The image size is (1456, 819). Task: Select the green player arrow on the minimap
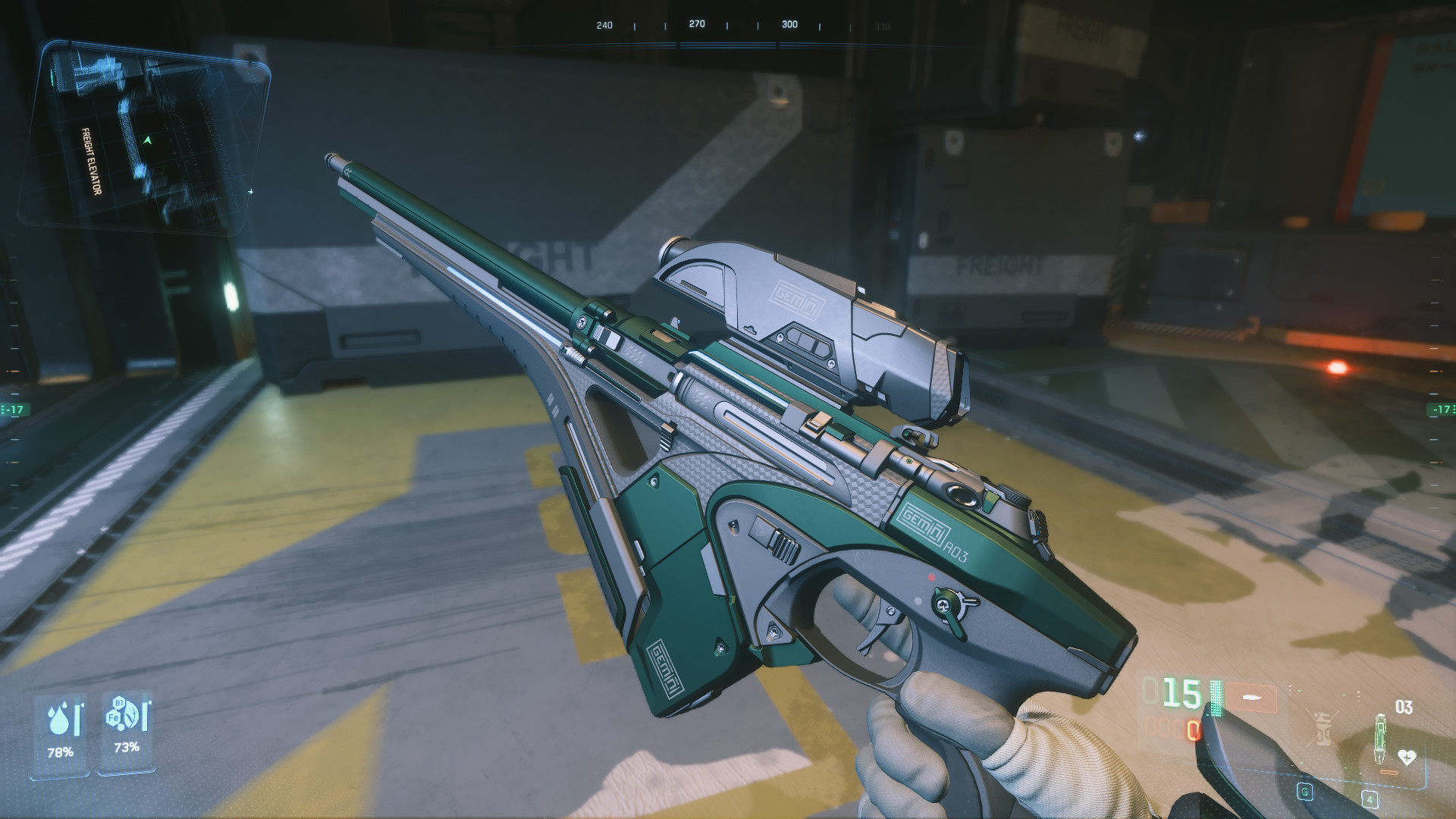(147, 140)
